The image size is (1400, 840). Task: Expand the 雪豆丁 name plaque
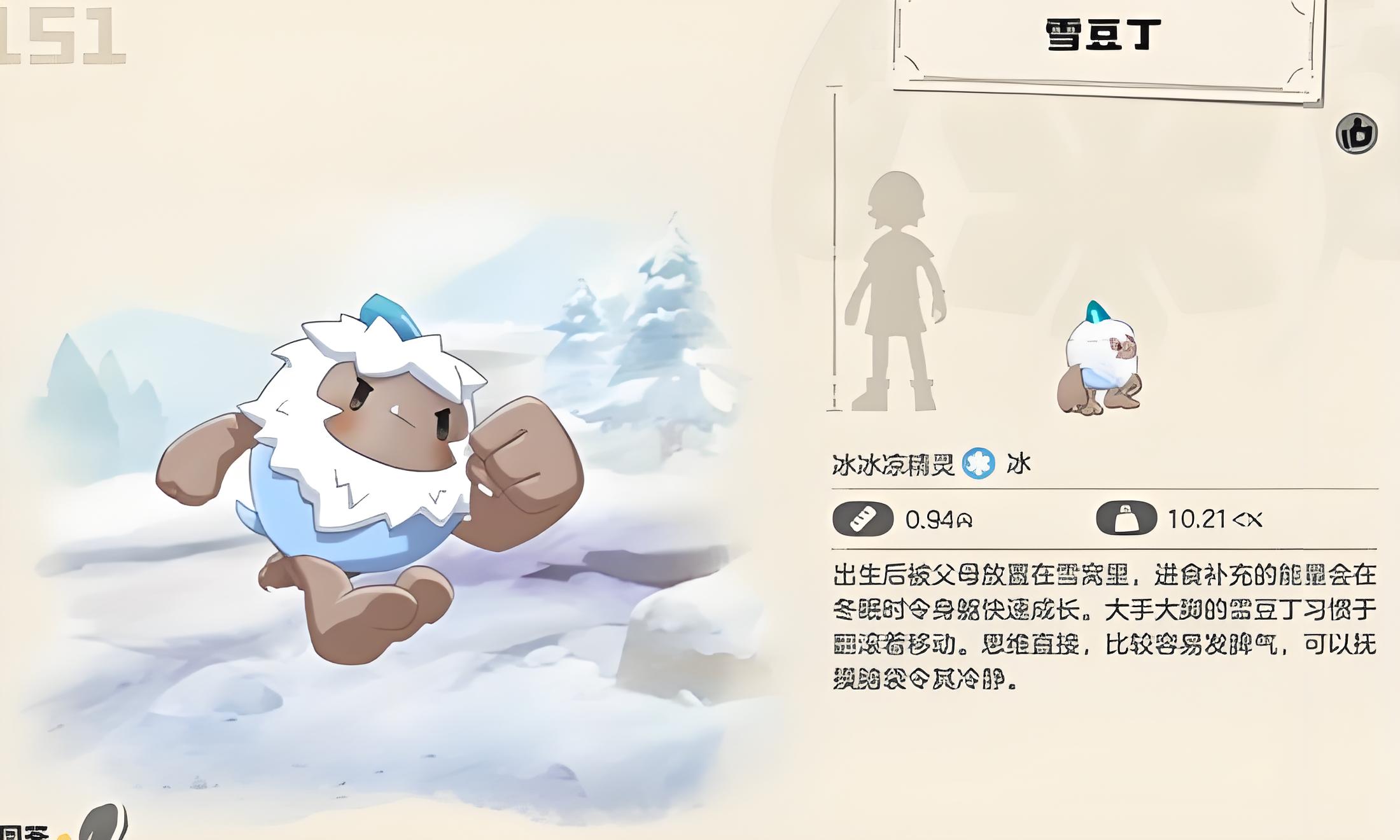(x=1107, y=38)
